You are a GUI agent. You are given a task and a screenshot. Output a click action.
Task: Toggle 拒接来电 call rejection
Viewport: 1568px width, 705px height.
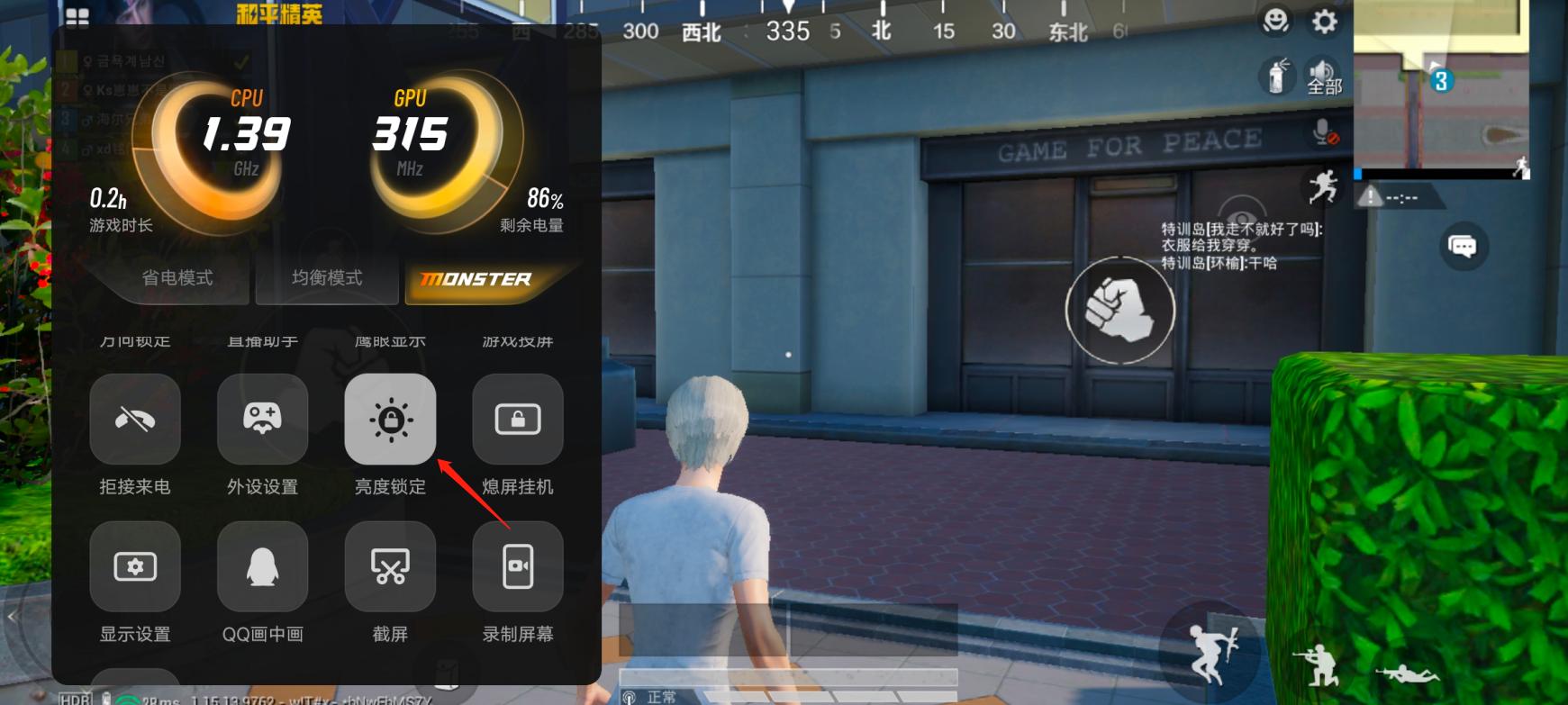(135, 420)
